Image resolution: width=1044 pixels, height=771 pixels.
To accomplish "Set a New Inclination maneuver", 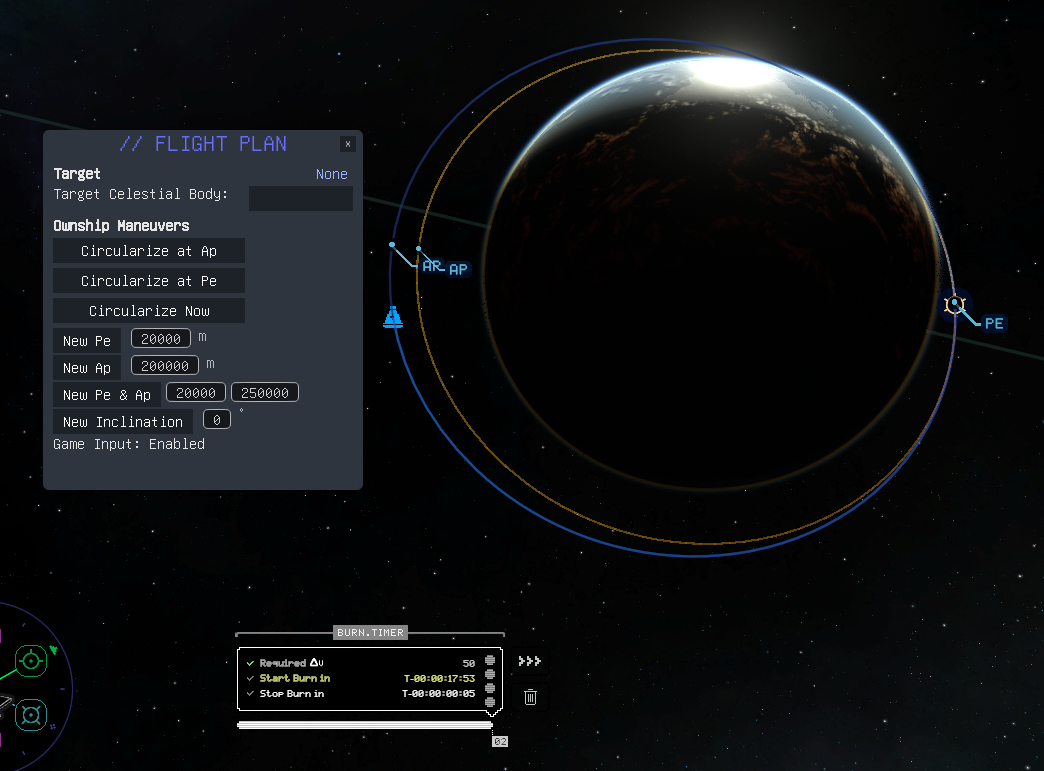I will point(123,422).
